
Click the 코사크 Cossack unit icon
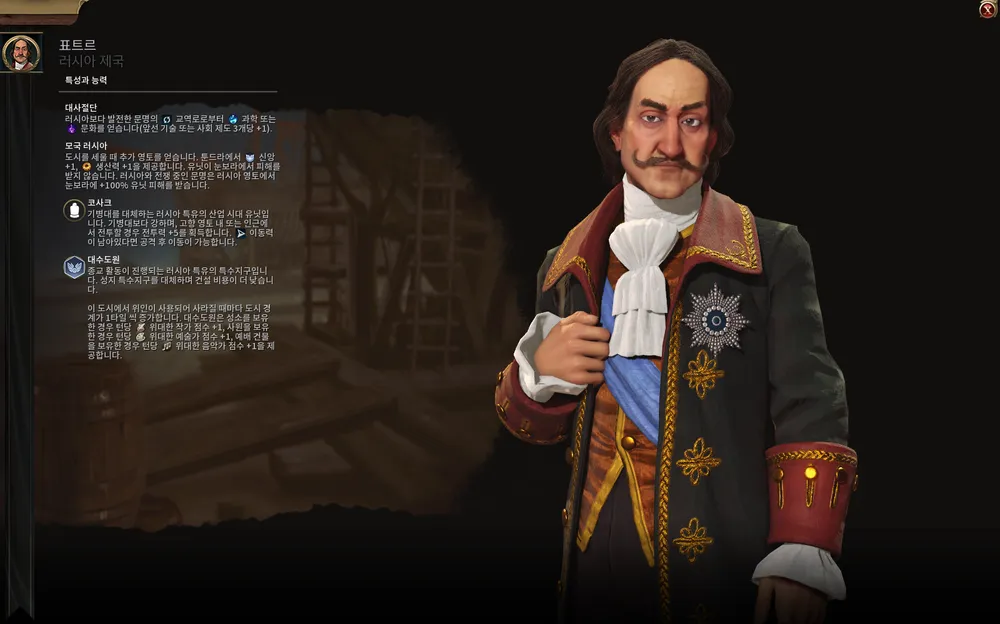tap(74, 210)
